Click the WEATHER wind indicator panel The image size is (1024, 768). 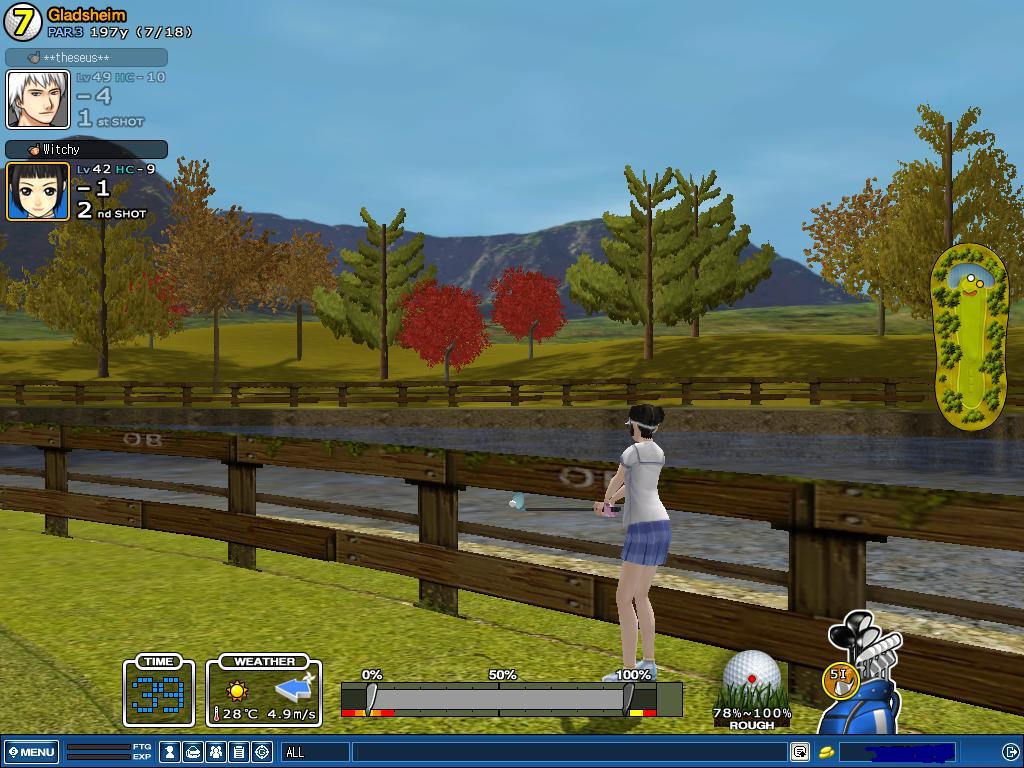tap(264, 691)
